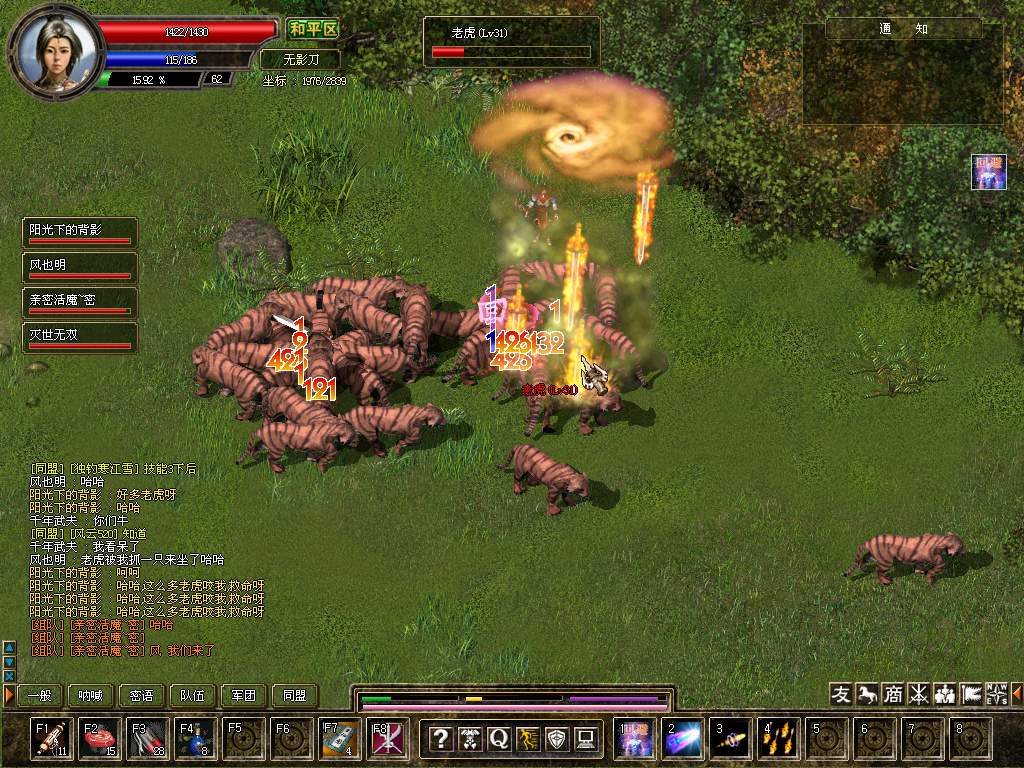Image resolution: width=1024 pixels, height=768 pixels.
Task: Cast the flame rain skill in slot 4
Action: 778,739
